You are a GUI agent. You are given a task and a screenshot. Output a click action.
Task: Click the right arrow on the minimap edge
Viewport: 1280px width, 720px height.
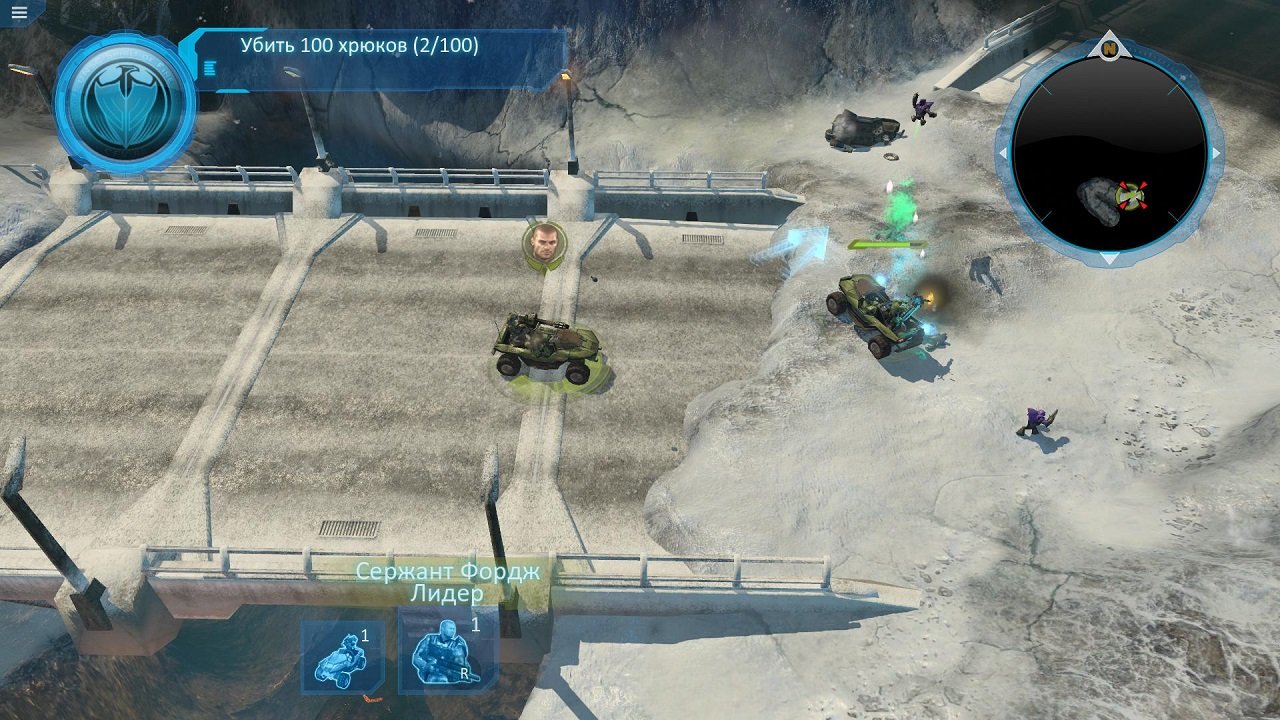(x=1218, y=152)
